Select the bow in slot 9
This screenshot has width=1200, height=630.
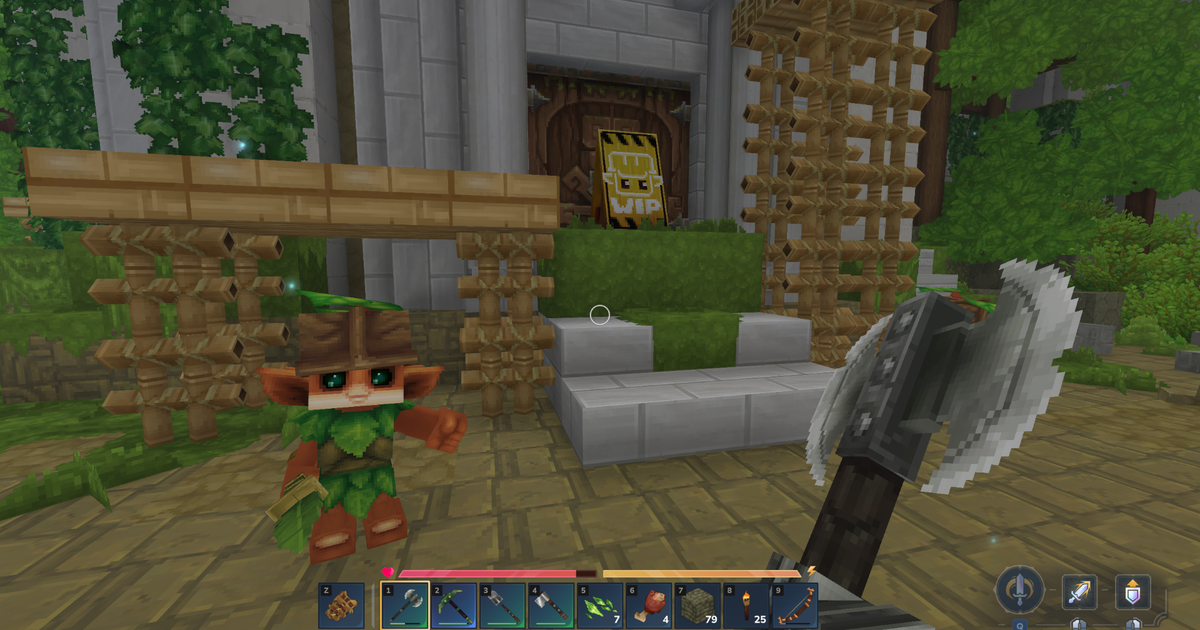click(x=795, y=606)
